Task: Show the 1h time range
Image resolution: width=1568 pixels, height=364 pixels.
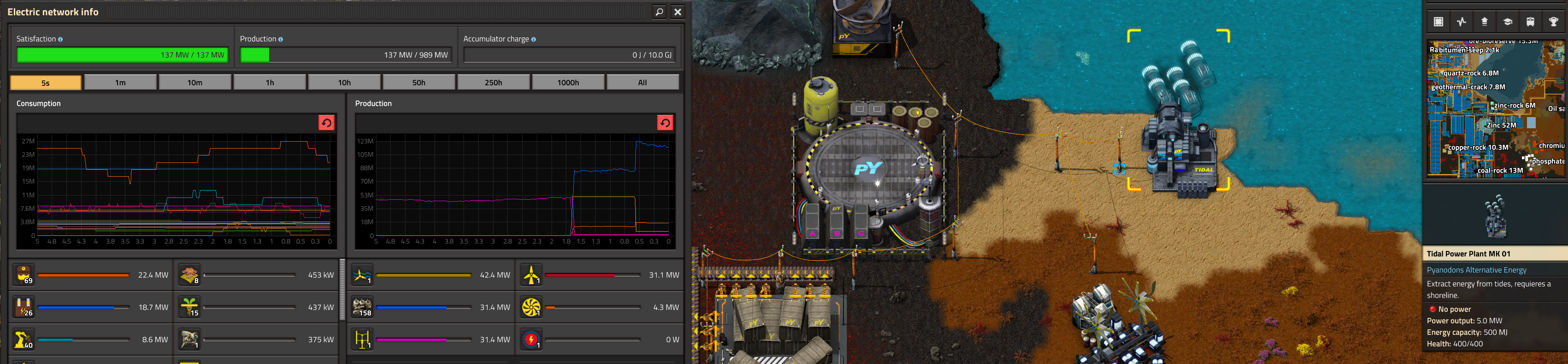Action: pos(270,82)
